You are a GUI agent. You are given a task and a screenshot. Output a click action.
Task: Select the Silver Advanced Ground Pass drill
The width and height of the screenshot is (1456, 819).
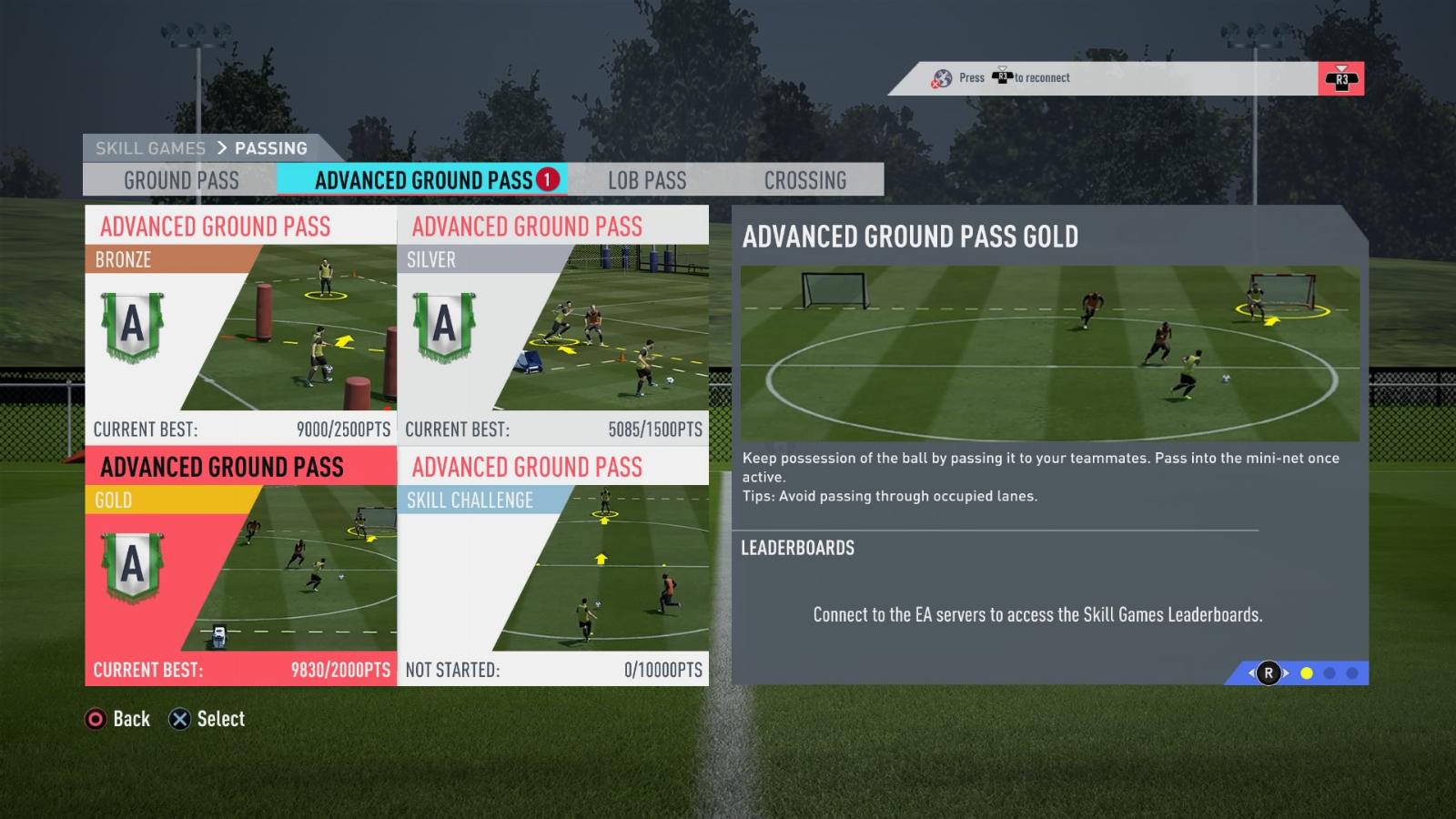(x=552, y=324)
